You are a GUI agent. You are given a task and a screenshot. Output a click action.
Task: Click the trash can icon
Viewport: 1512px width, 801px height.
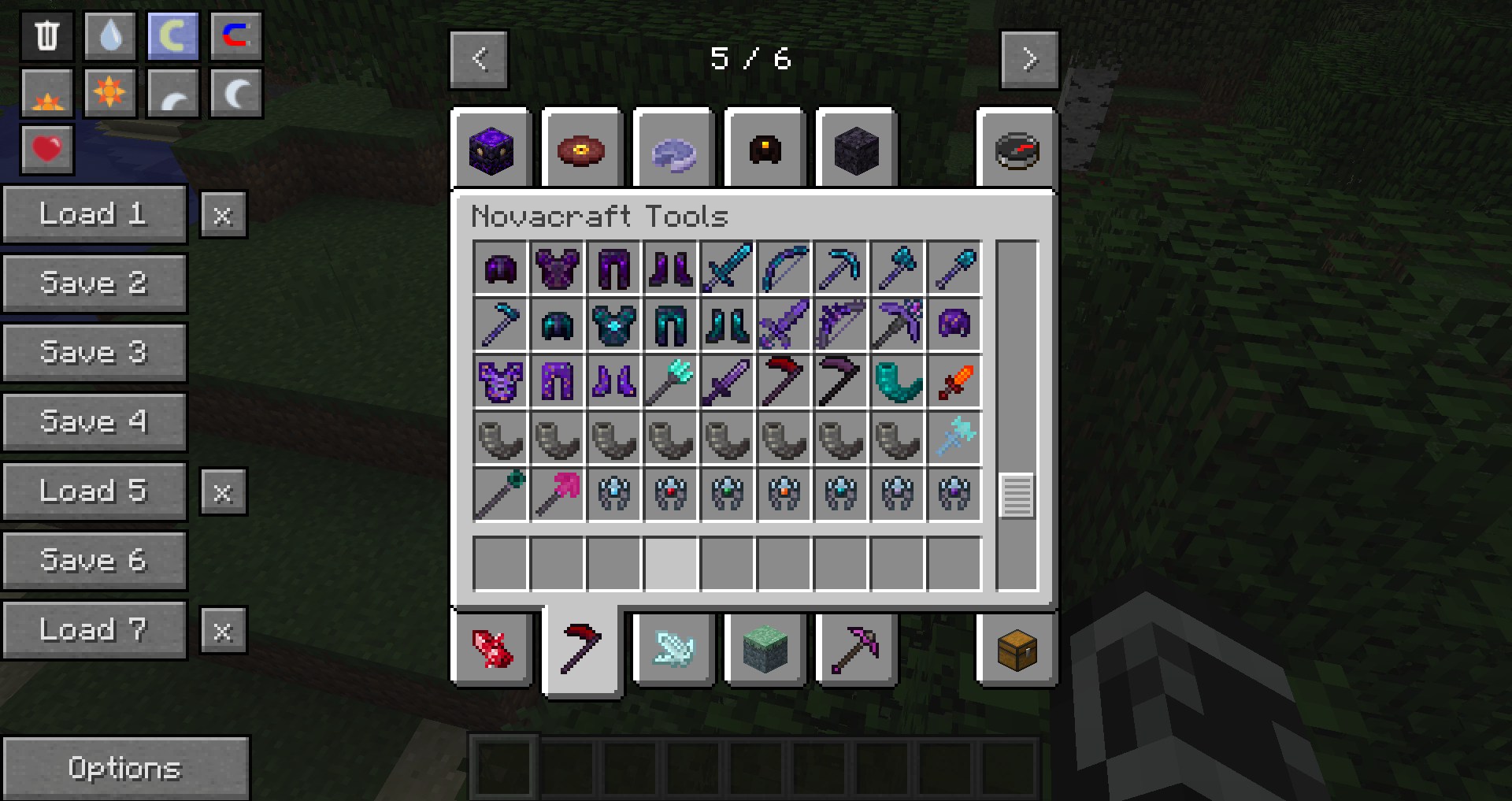point(46,35)
